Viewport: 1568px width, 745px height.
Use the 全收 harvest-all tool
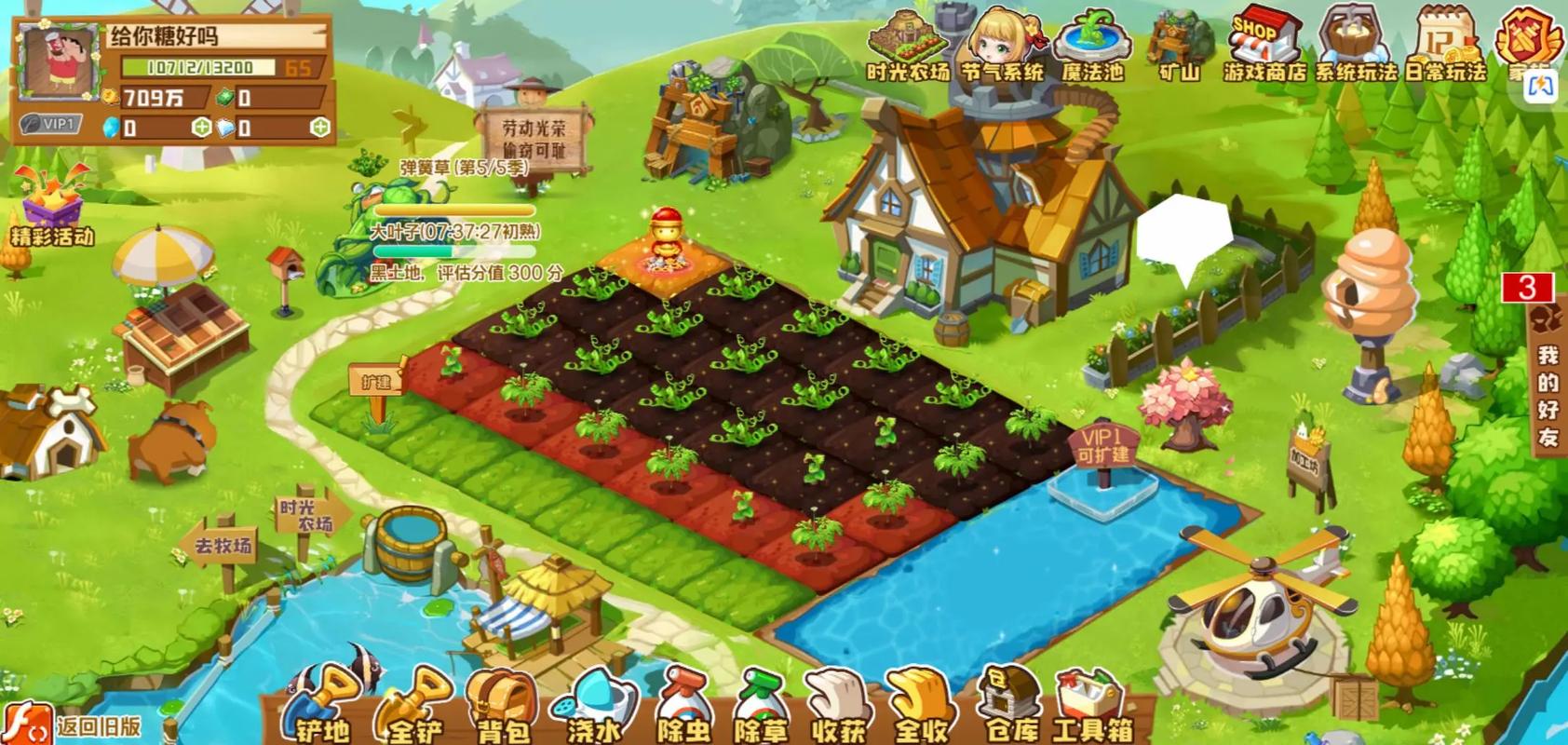coord(920,707)
